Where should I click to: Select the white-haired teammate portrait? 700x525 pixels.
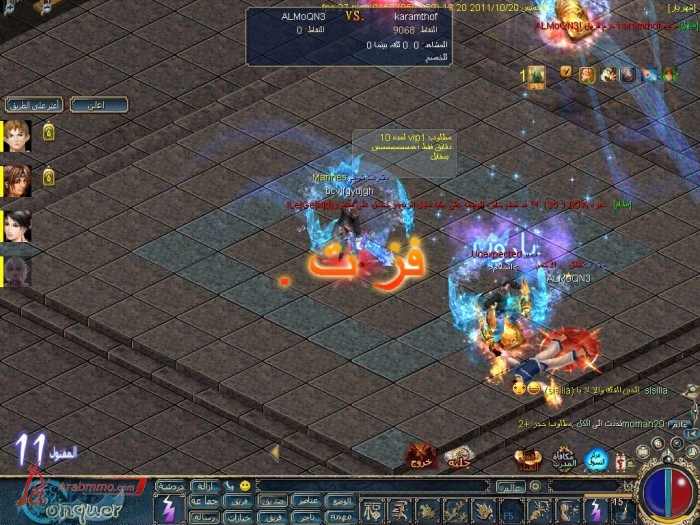pos(18,271)
